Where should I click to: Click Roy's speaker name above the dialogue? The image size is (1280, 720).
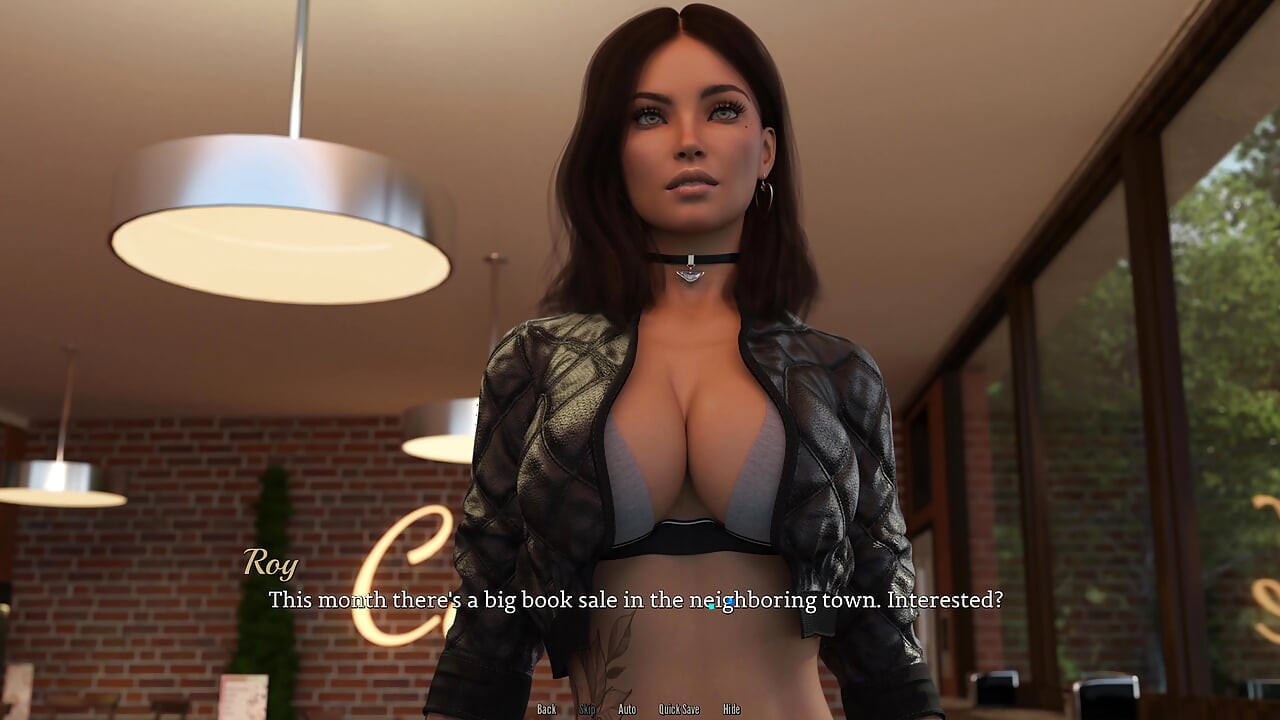coord(271,565)
